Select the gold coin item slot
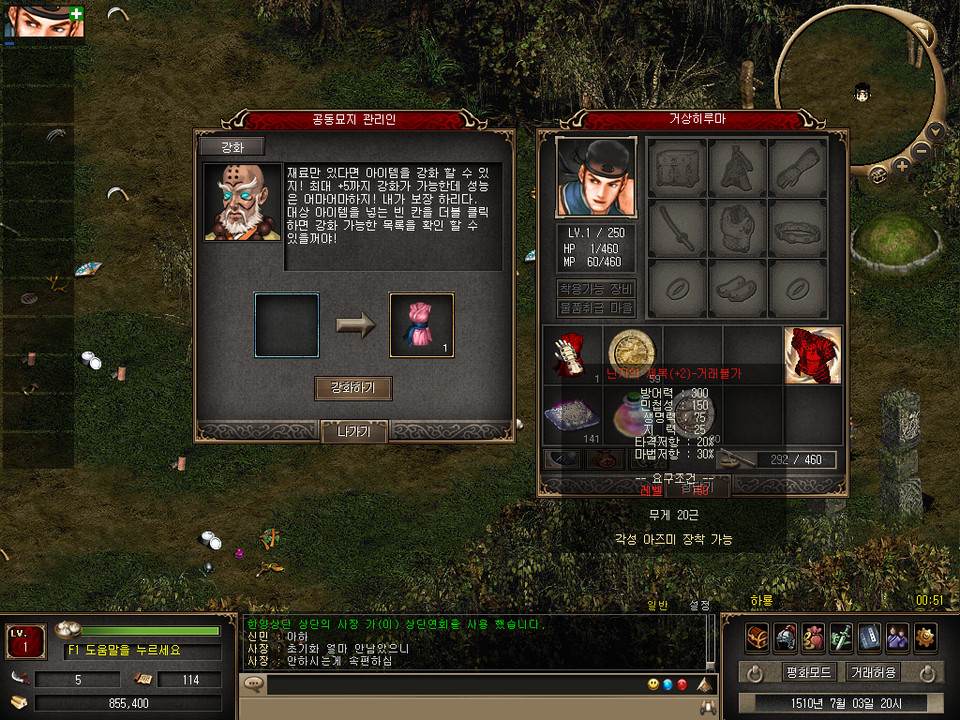Screen dimensions: 960x720 [x=632, y=350]
